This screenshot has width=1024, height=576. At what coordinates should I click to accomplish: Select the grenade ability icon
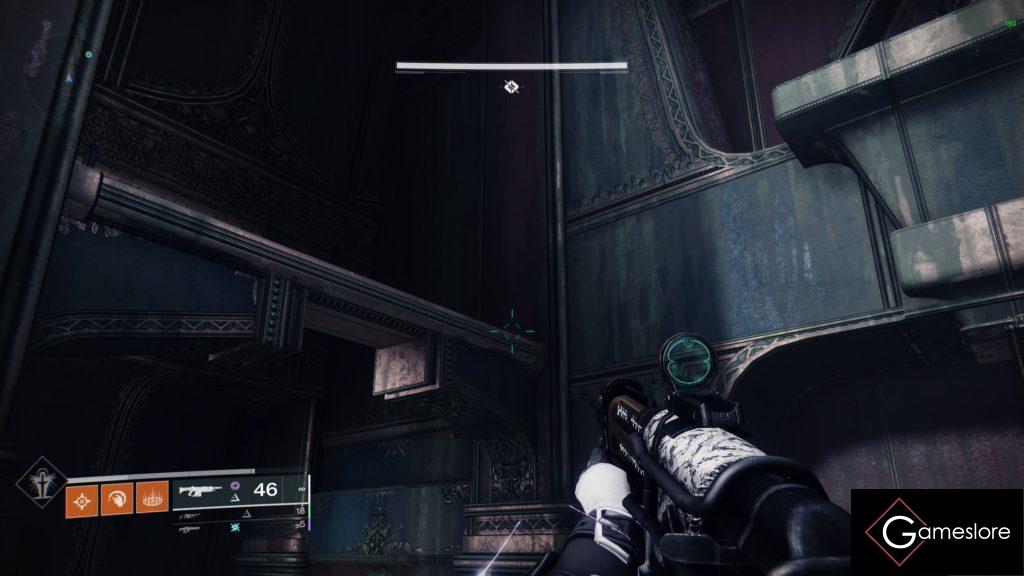pyautogui.click(x=83, y=496)
